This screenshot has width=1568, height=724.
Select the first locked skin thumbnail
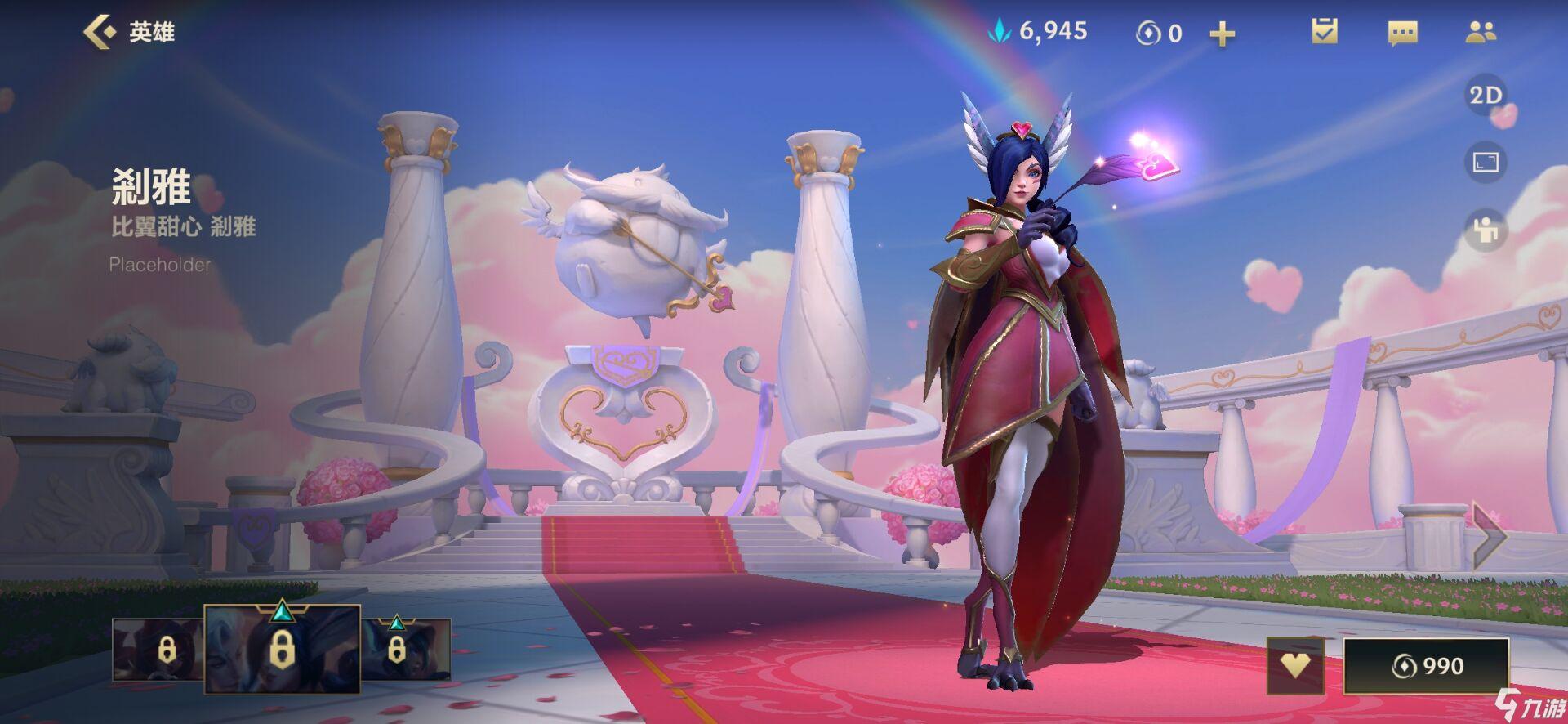[158, 650]
